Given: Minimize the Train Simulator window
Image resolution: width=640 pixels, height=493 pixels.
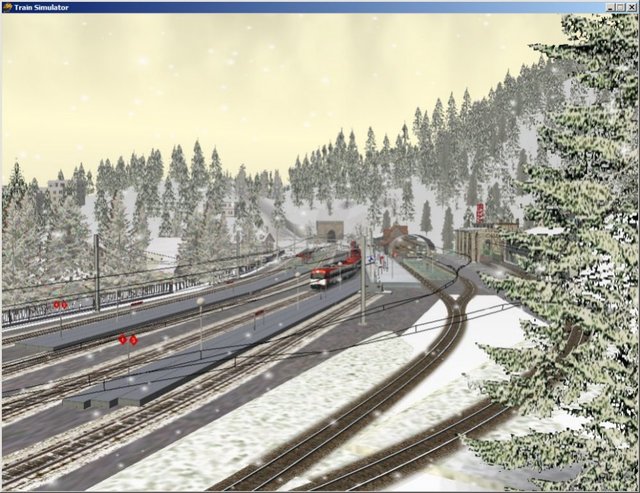Looking at the screenshot, I should (x=611, y=7).
